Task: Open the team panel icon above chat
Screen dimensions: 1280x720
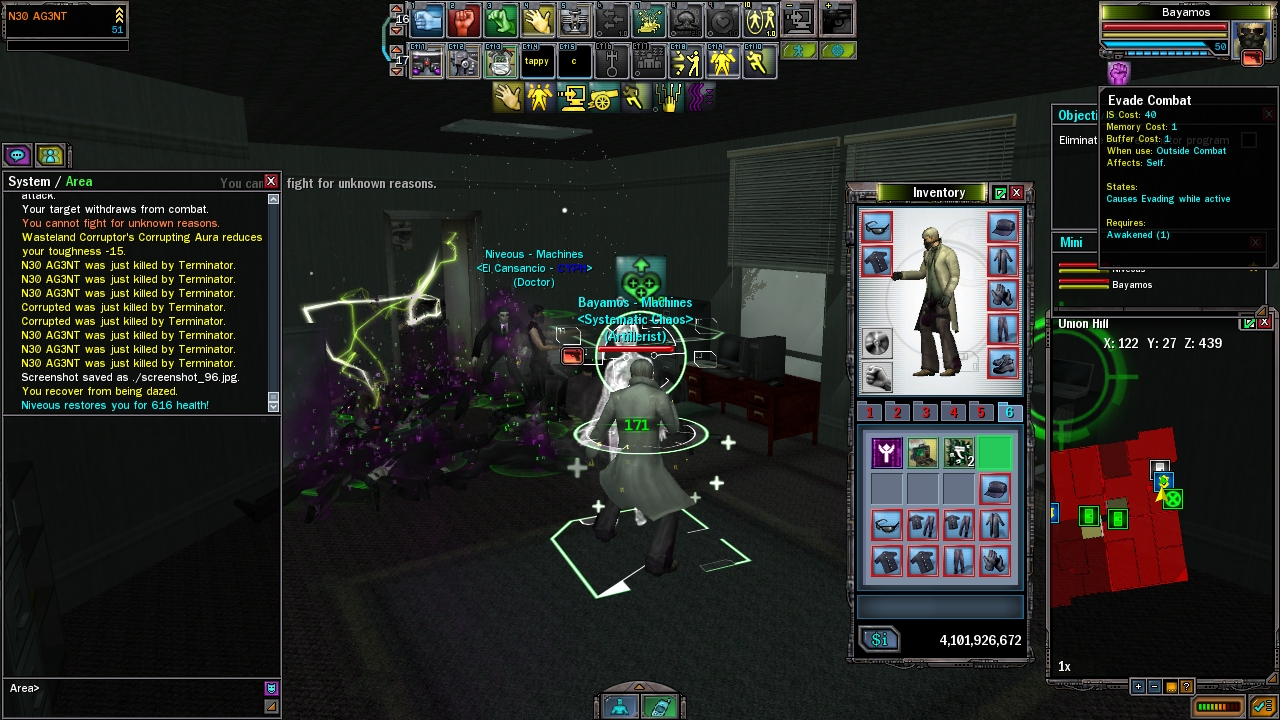Action: (50, 155)
